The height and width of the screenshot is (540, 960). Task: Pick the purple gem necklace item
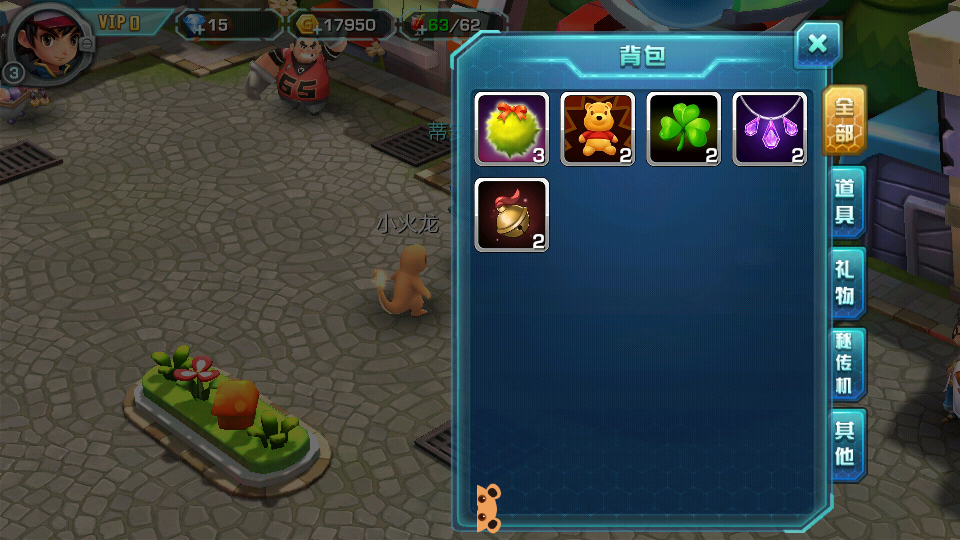[x=770, y=129]
